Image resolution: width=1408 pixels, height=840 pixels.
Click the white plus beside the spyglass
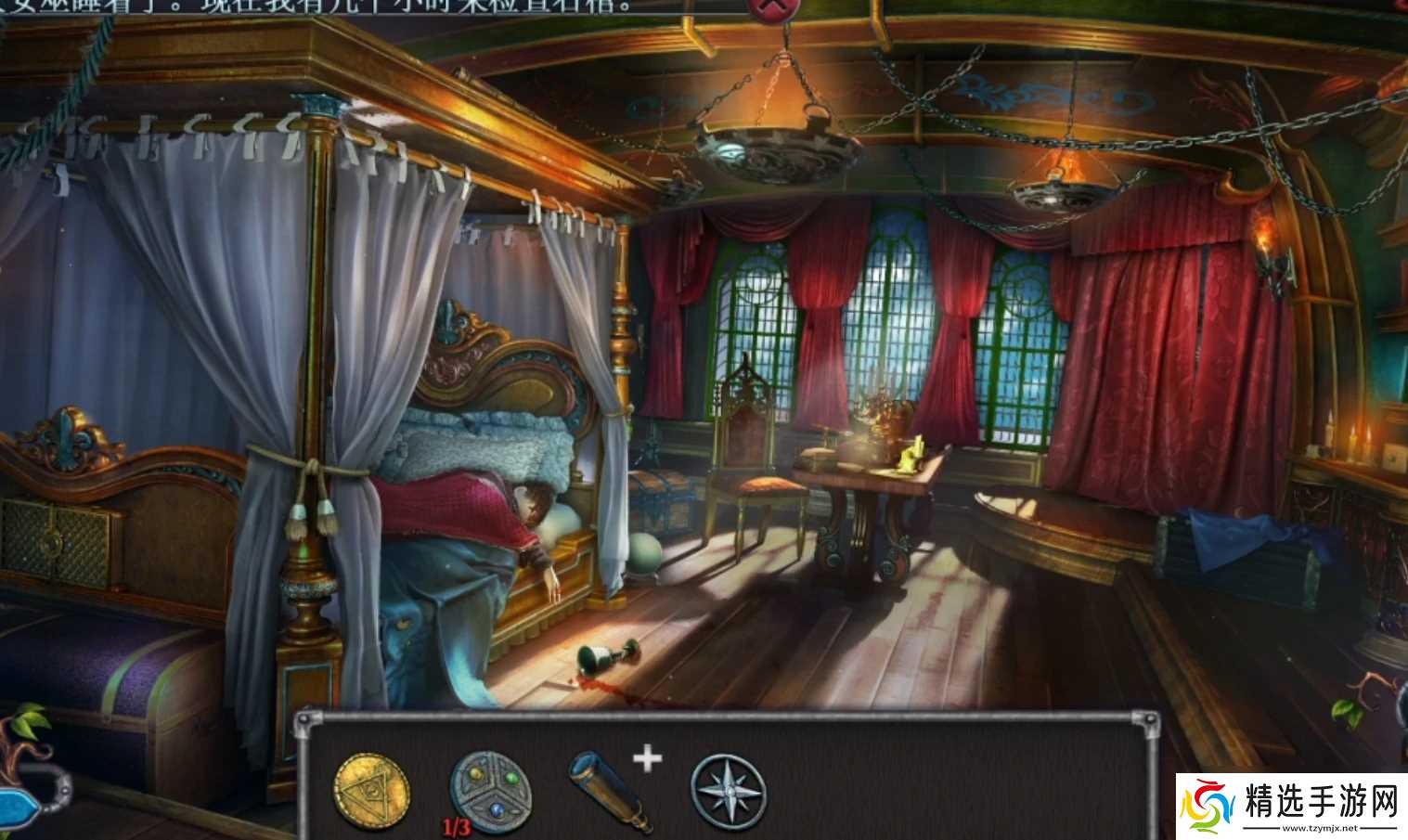pyautogui.click(x=648, y=759)
